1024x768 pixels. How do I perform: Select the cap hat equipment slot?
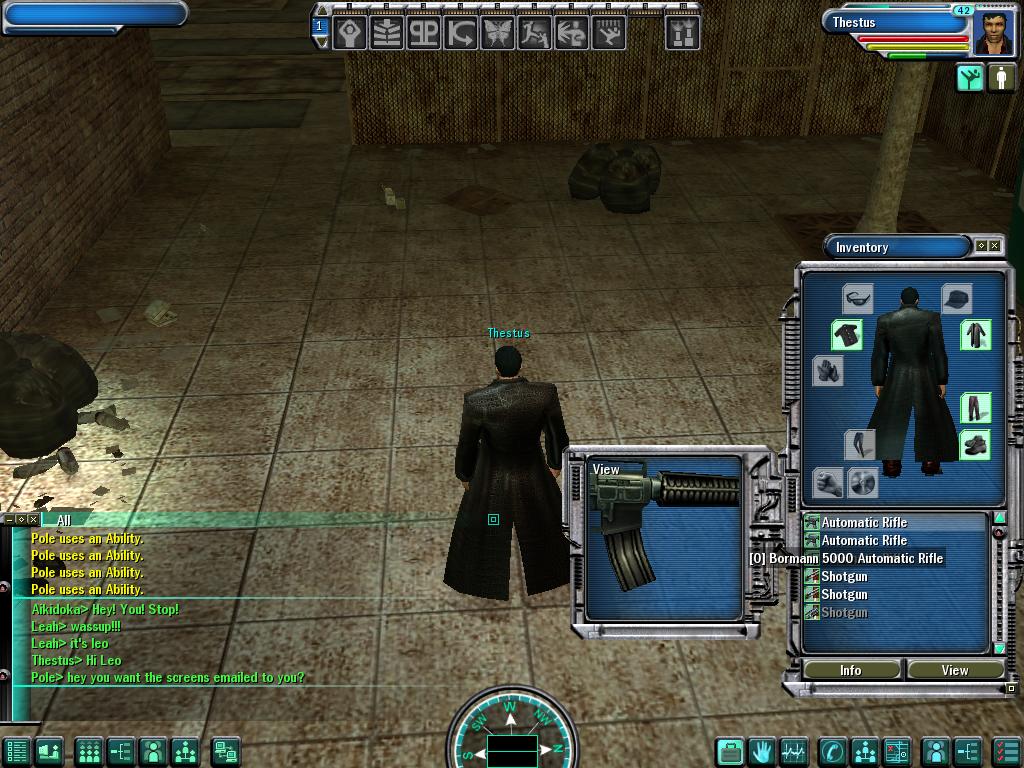coord(956,298)
